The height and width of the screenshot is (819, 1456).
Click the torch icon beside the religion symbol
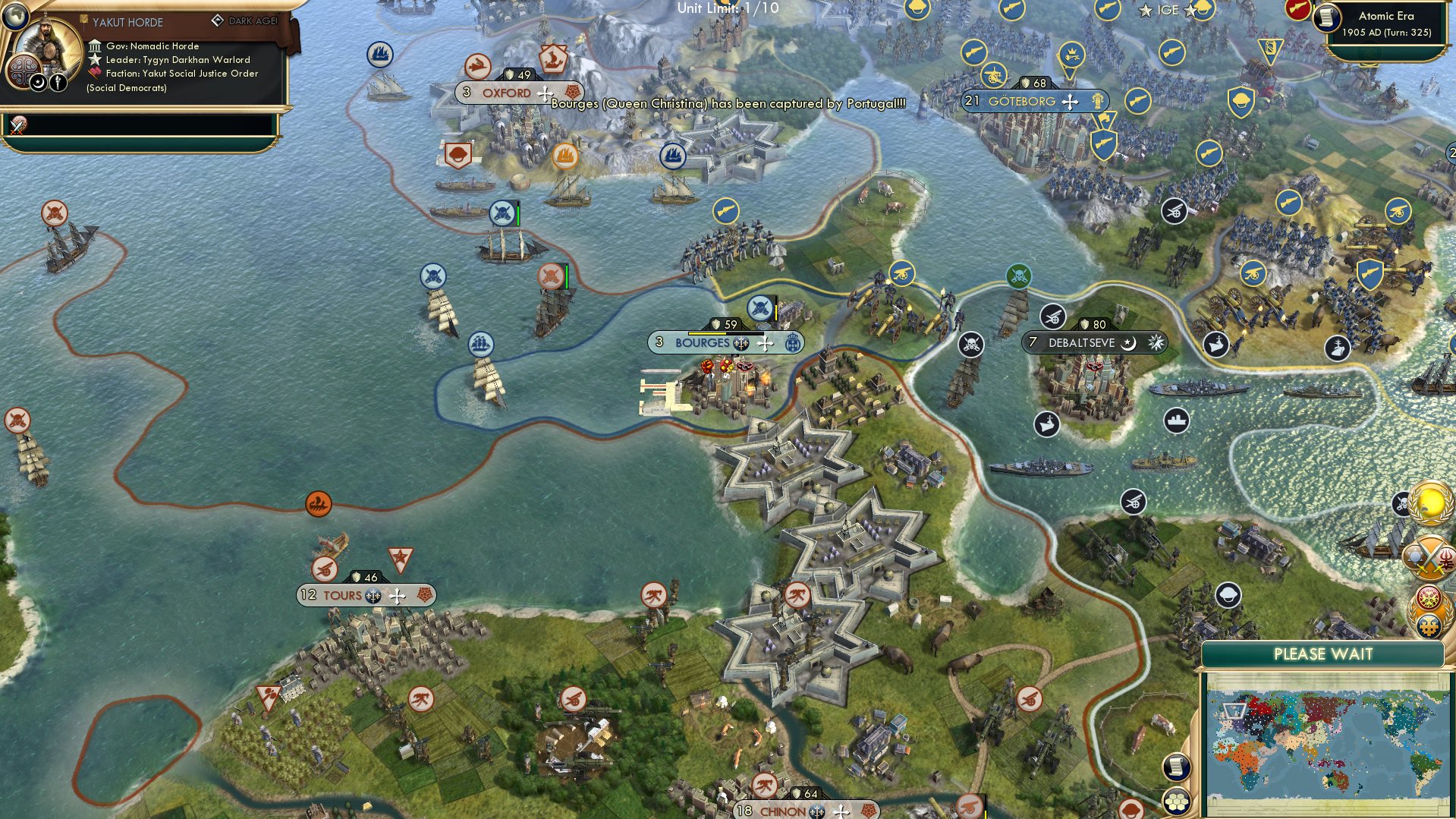(x=58, y=82)
